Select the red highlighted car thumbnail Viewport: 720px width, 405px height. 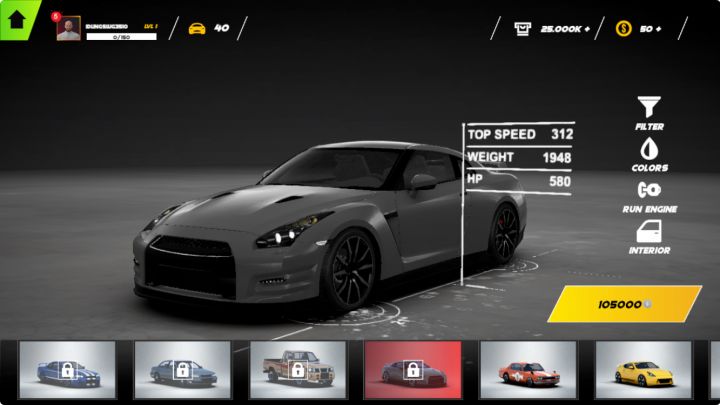coord(413,370)
